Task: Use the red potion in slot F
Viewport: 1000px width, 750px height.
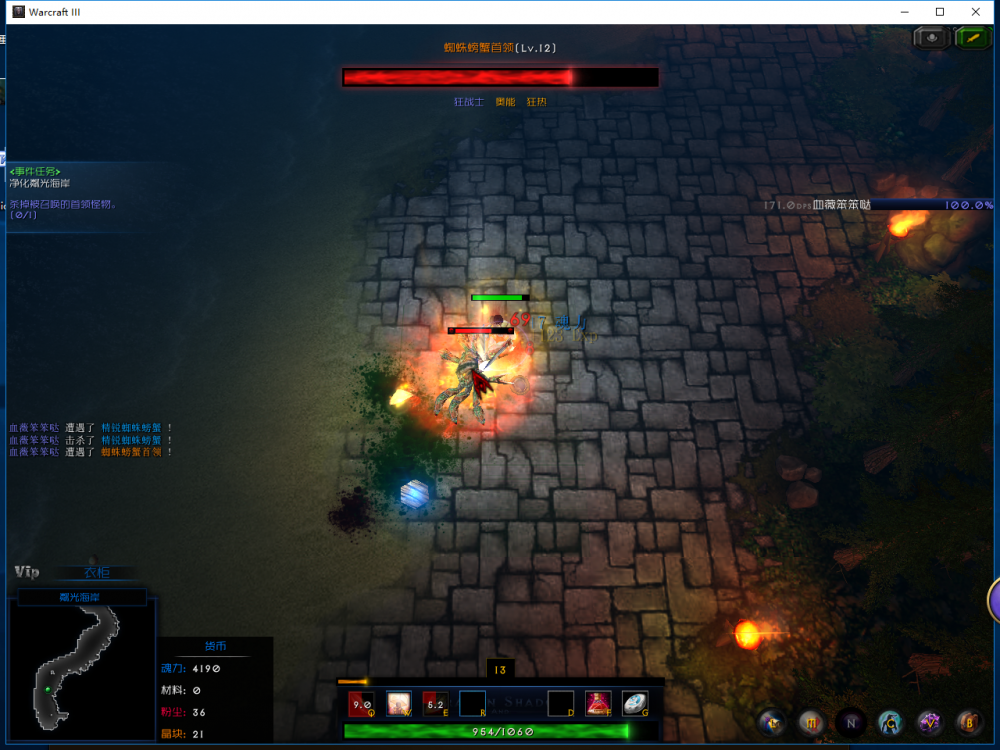Action: point(598,703)
